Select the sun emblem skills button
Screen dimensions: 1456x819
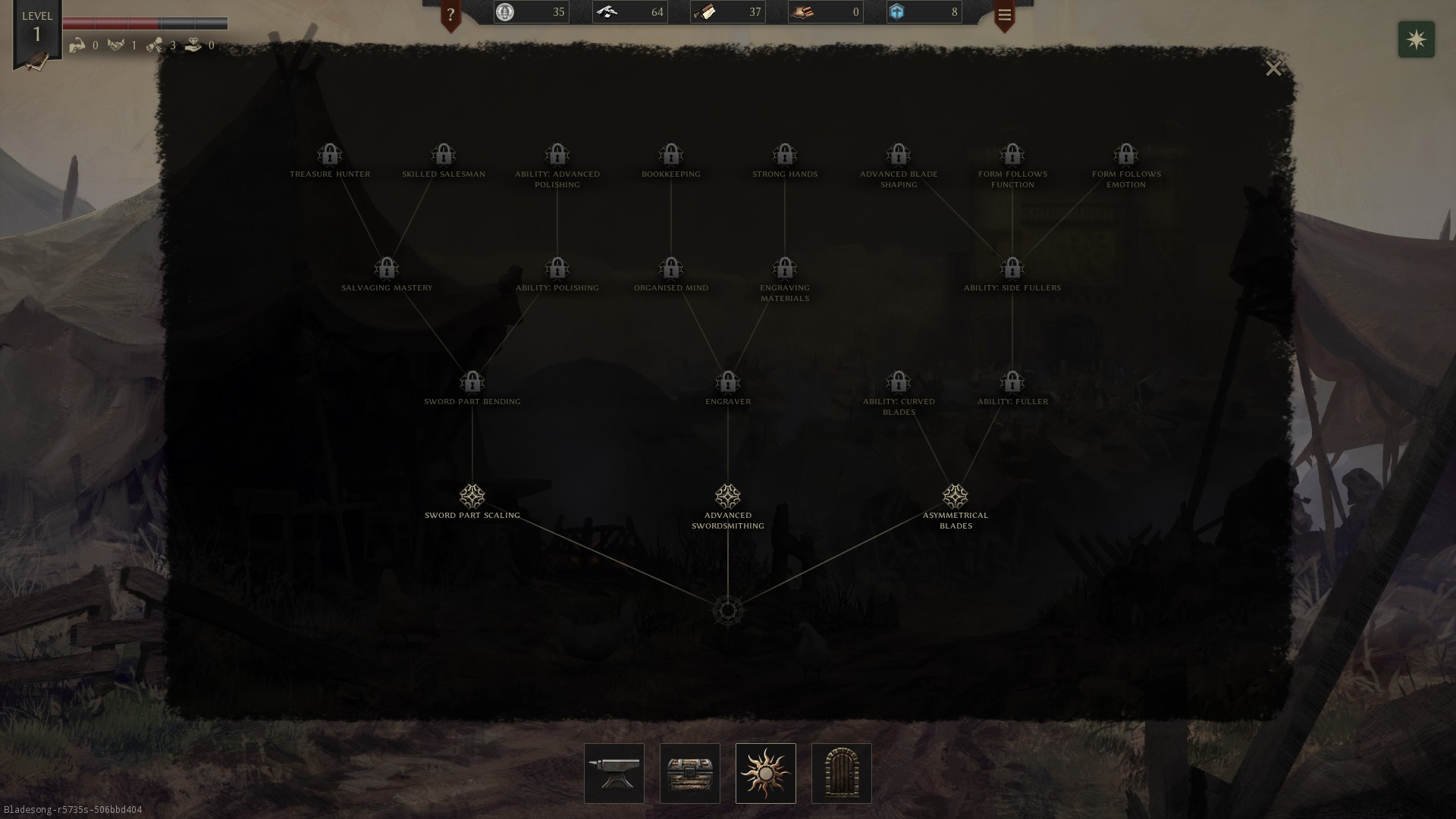(766, 773)
